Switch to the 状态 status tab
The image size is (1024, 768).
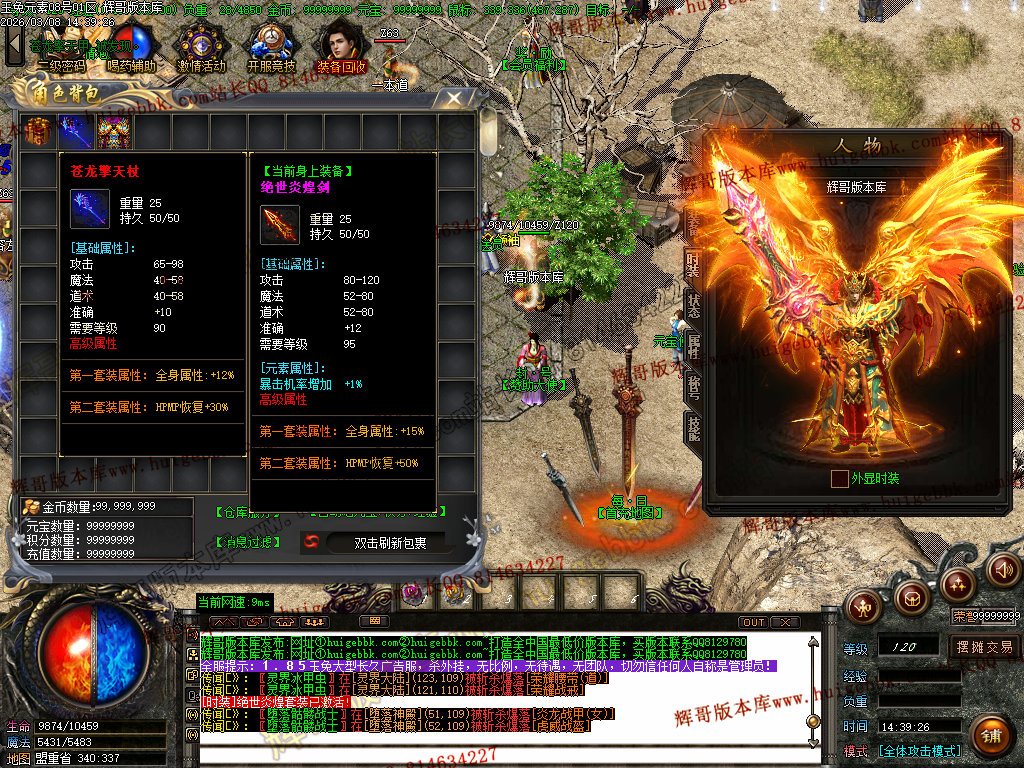[x=692, y=305]
